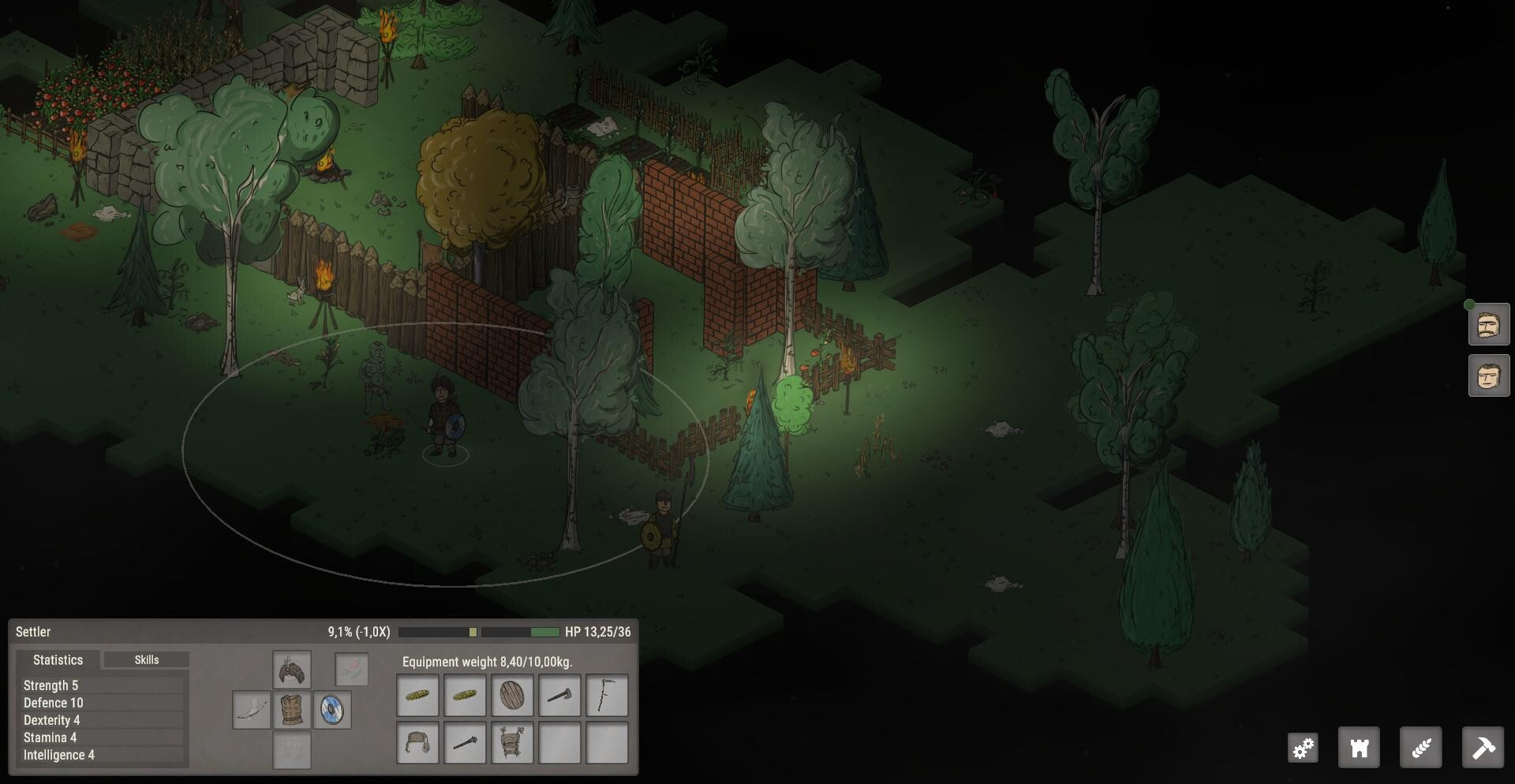
Task: Select the equipped leather vest armor
Action: tap(292, 711)
